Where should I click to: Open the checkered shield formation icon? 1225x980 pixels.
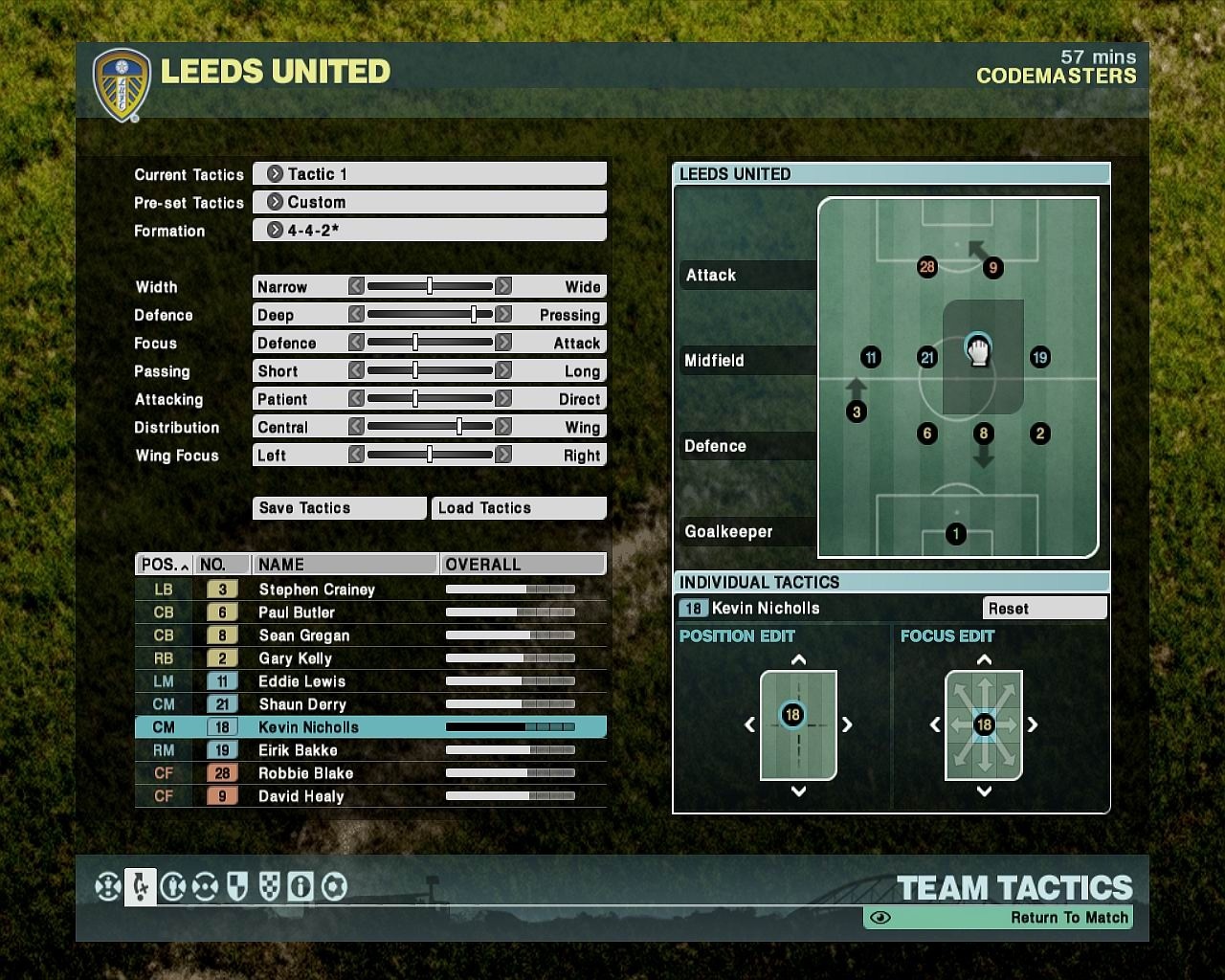(270, 887)
